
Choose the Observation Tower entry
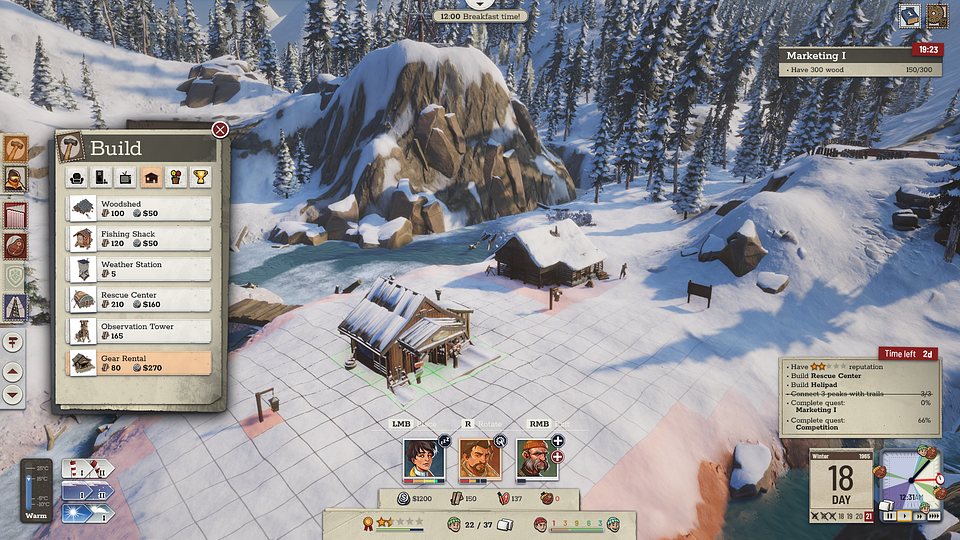click(140, 332)
